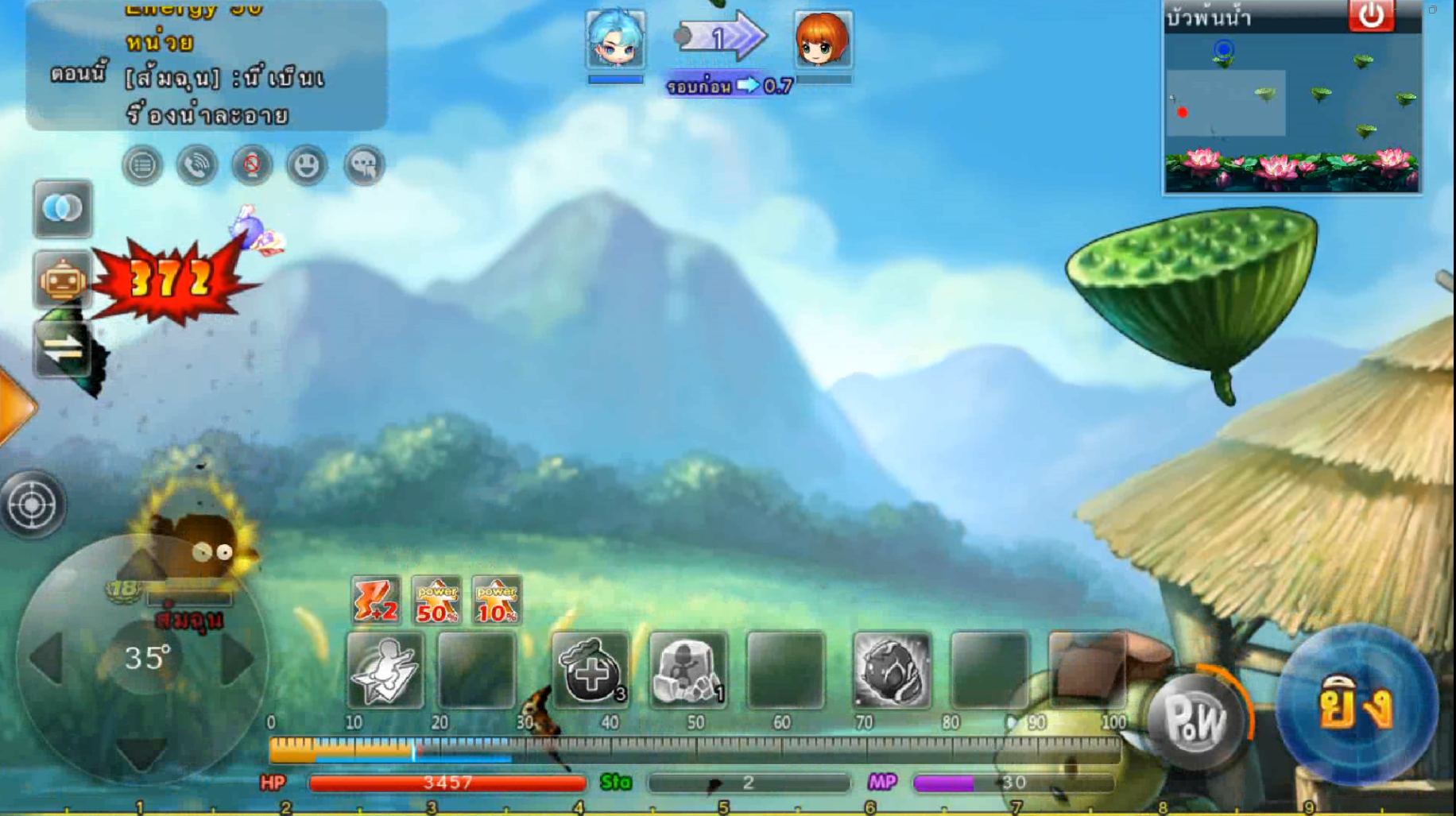This screenshot has height=816, width=1456.
Task: Use the power 50% boost item
Action: point(436,601)
